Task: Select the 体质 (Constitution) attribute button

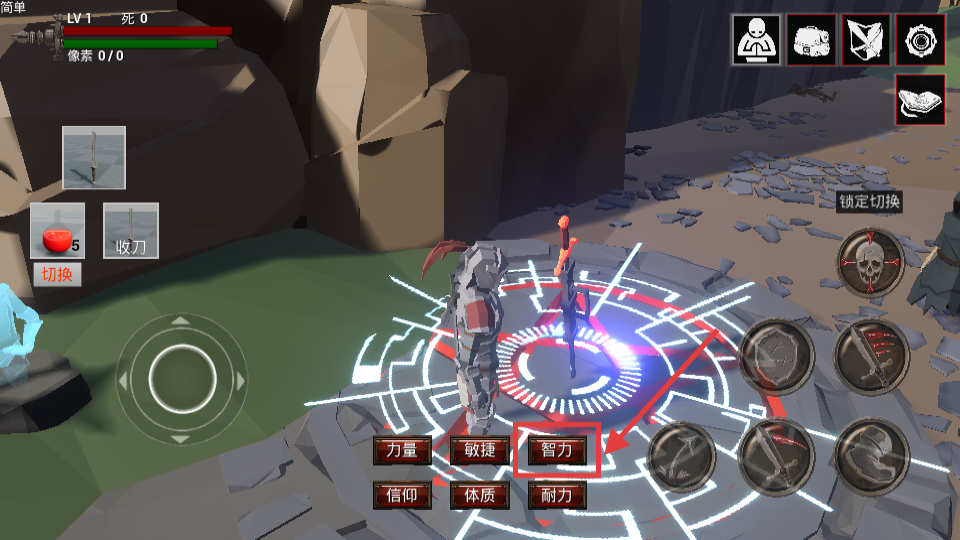Action: pos(473,495)
